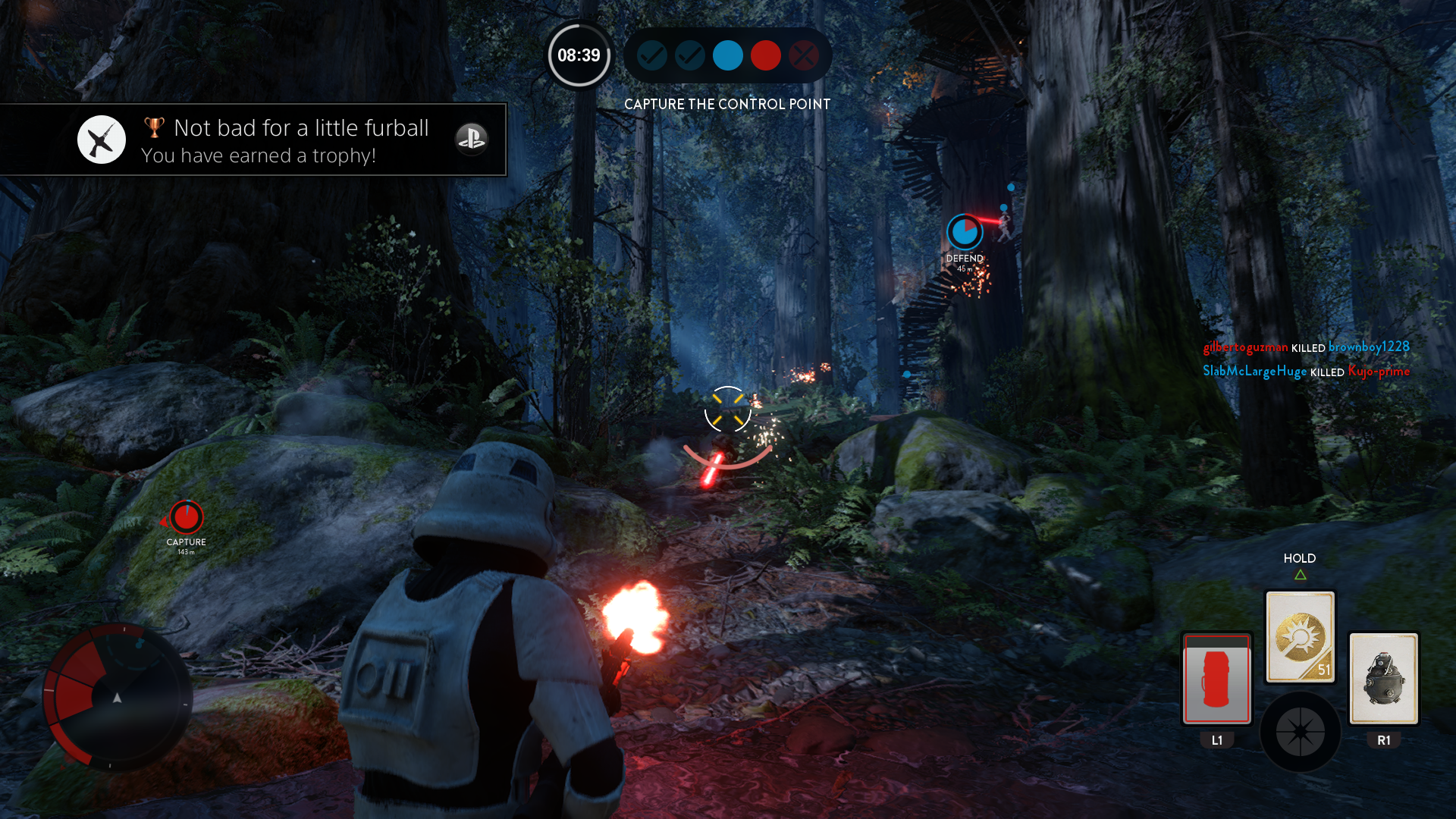
Task: Click the red contested objective circle indicator
Action: point(766,55)
